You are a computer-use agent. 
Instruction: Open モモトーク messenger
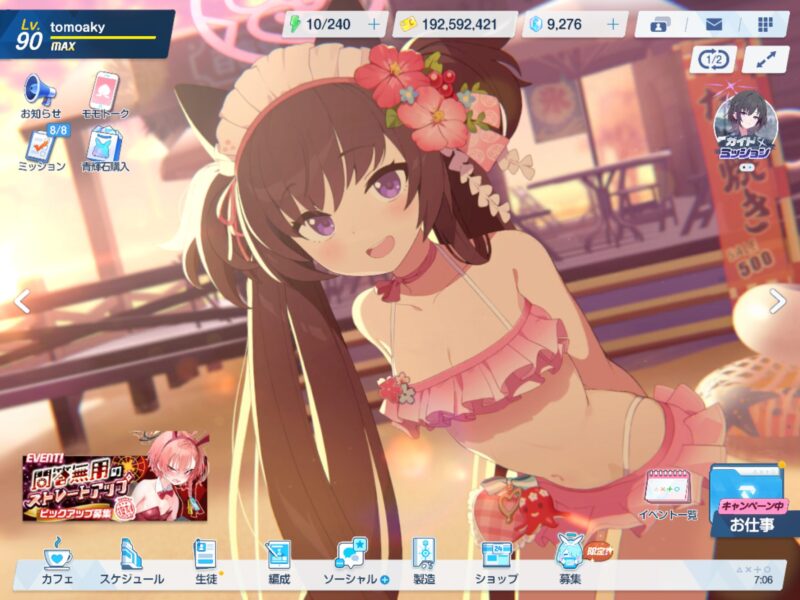(105, 96)
